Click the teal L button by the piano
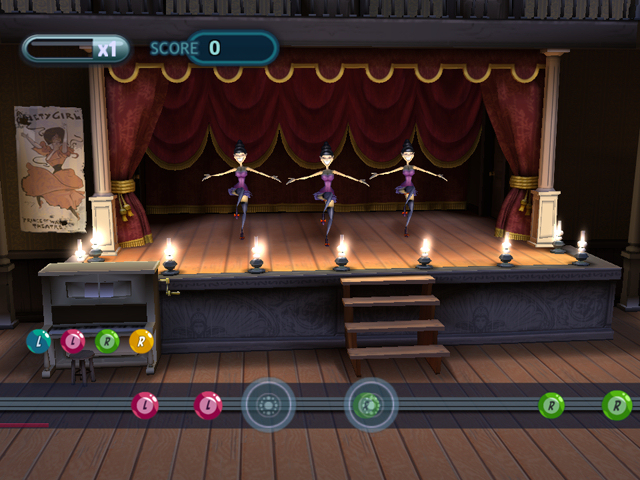The width and height of the screenshot is (640, 480). point(39,342)
